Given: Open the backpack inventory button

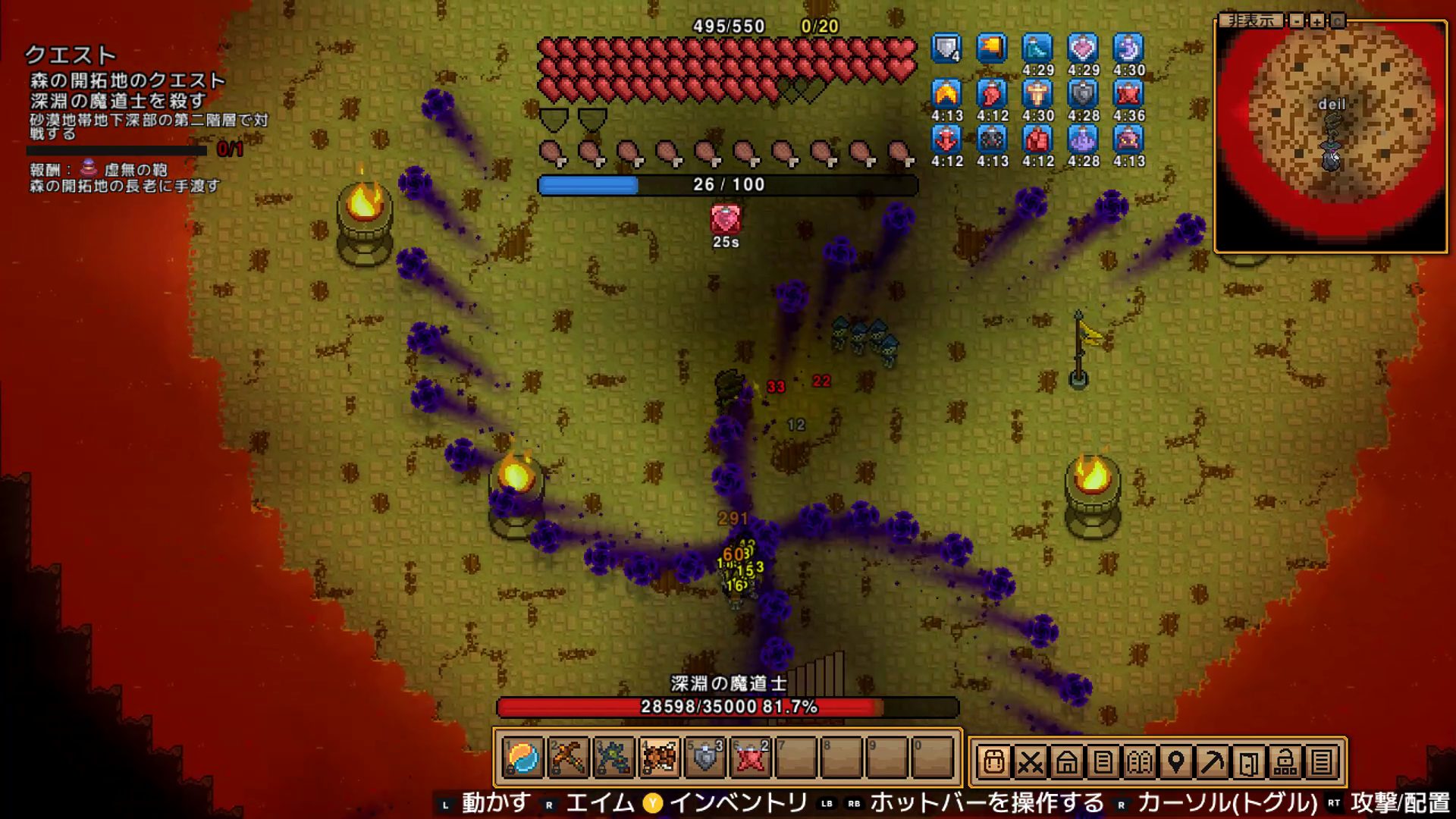Looking at the screenshot, I should point(993,761).
